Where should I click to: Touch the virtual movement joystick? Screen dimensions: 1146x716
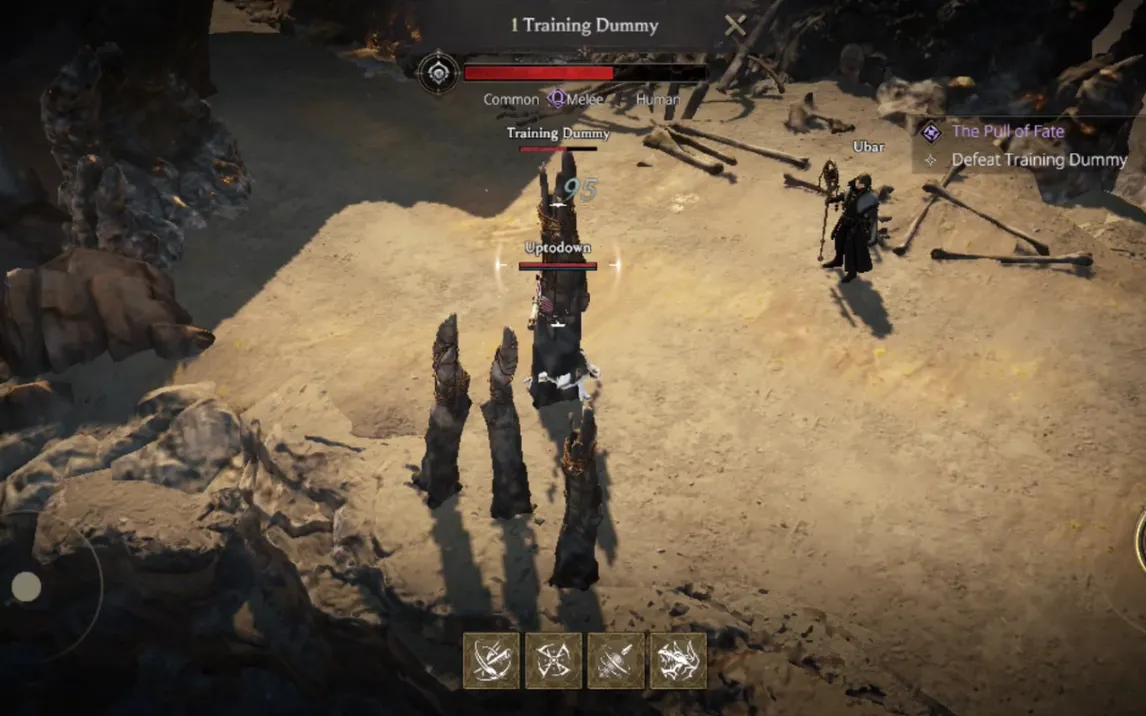point(27,587)
